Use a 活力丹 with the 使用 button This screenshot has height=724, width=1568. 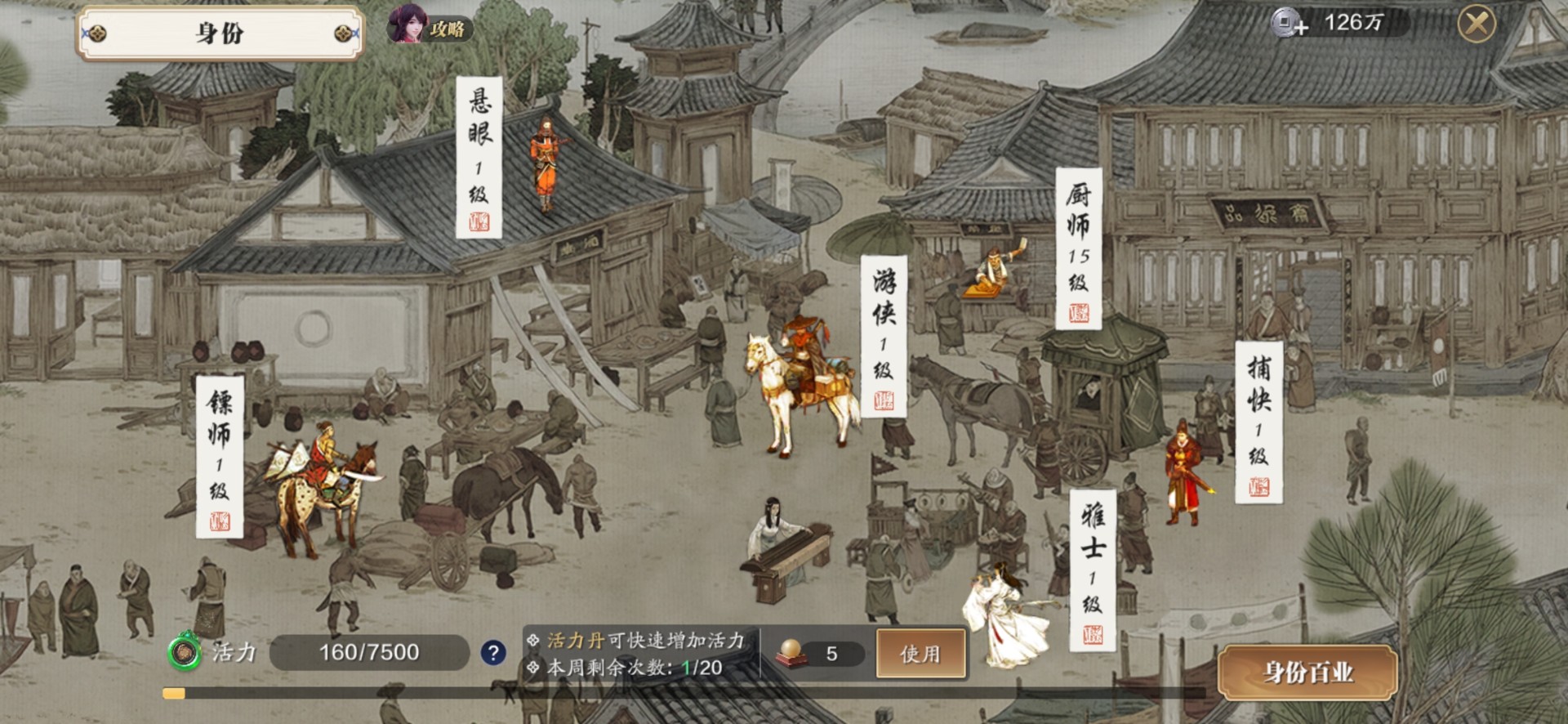coord(920,653)
